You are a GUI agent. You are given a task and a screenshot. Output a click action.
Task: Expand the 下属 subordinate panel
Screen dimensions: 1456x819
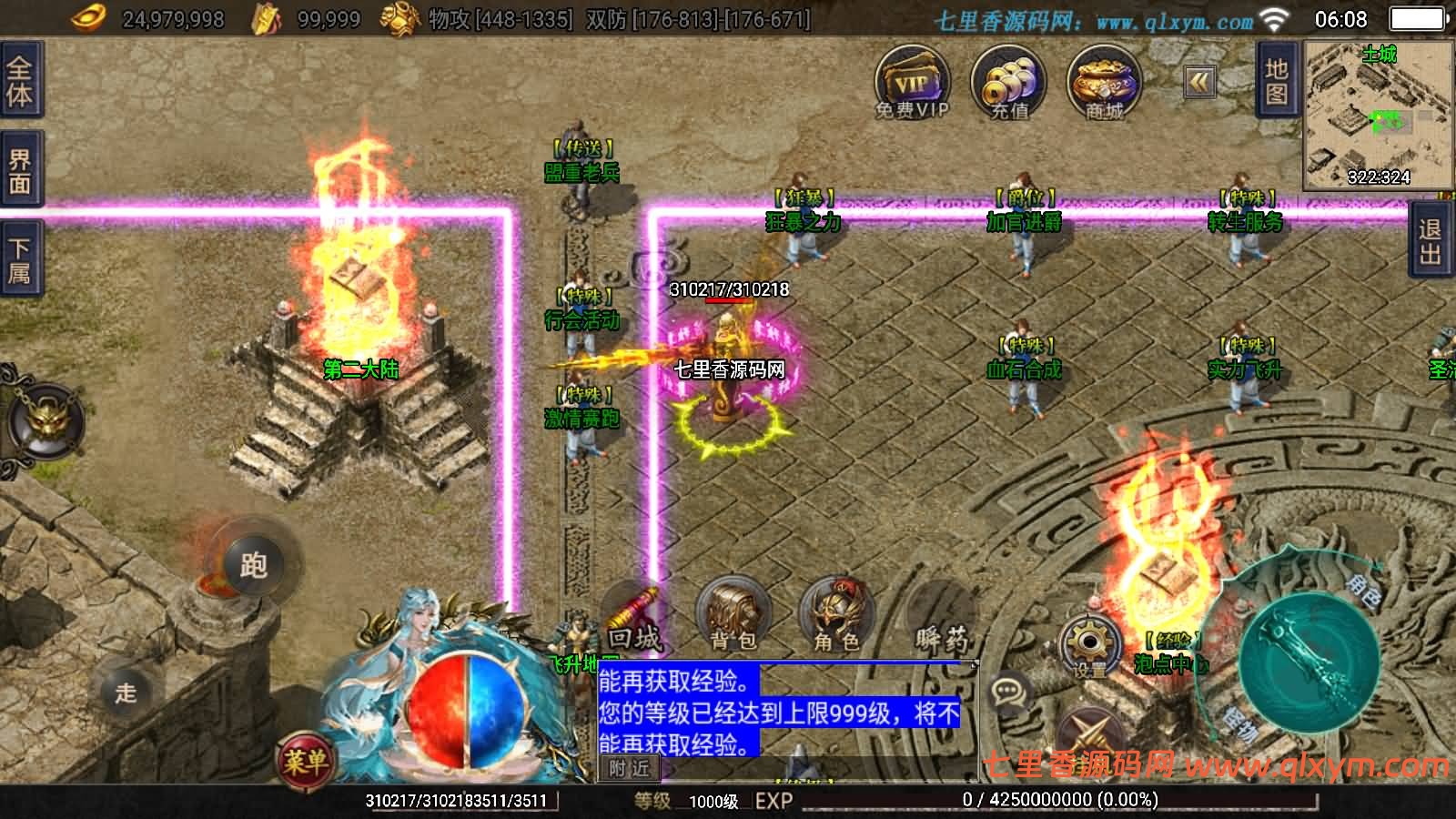pyautogui.click(x=20, y=256)
